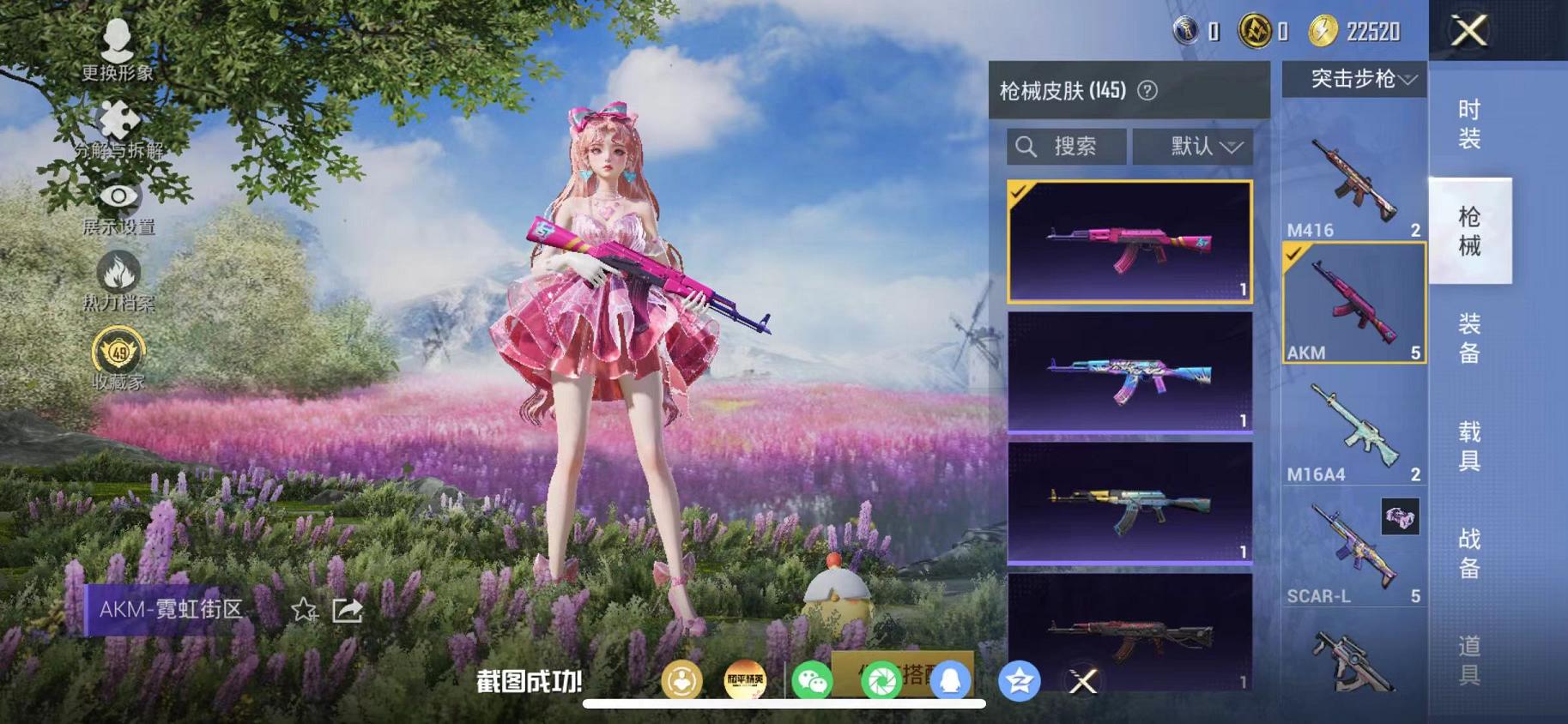Open the 默认 sorting dropdown
Viewport: 1568px width, 724px height.
point(1194,146)
